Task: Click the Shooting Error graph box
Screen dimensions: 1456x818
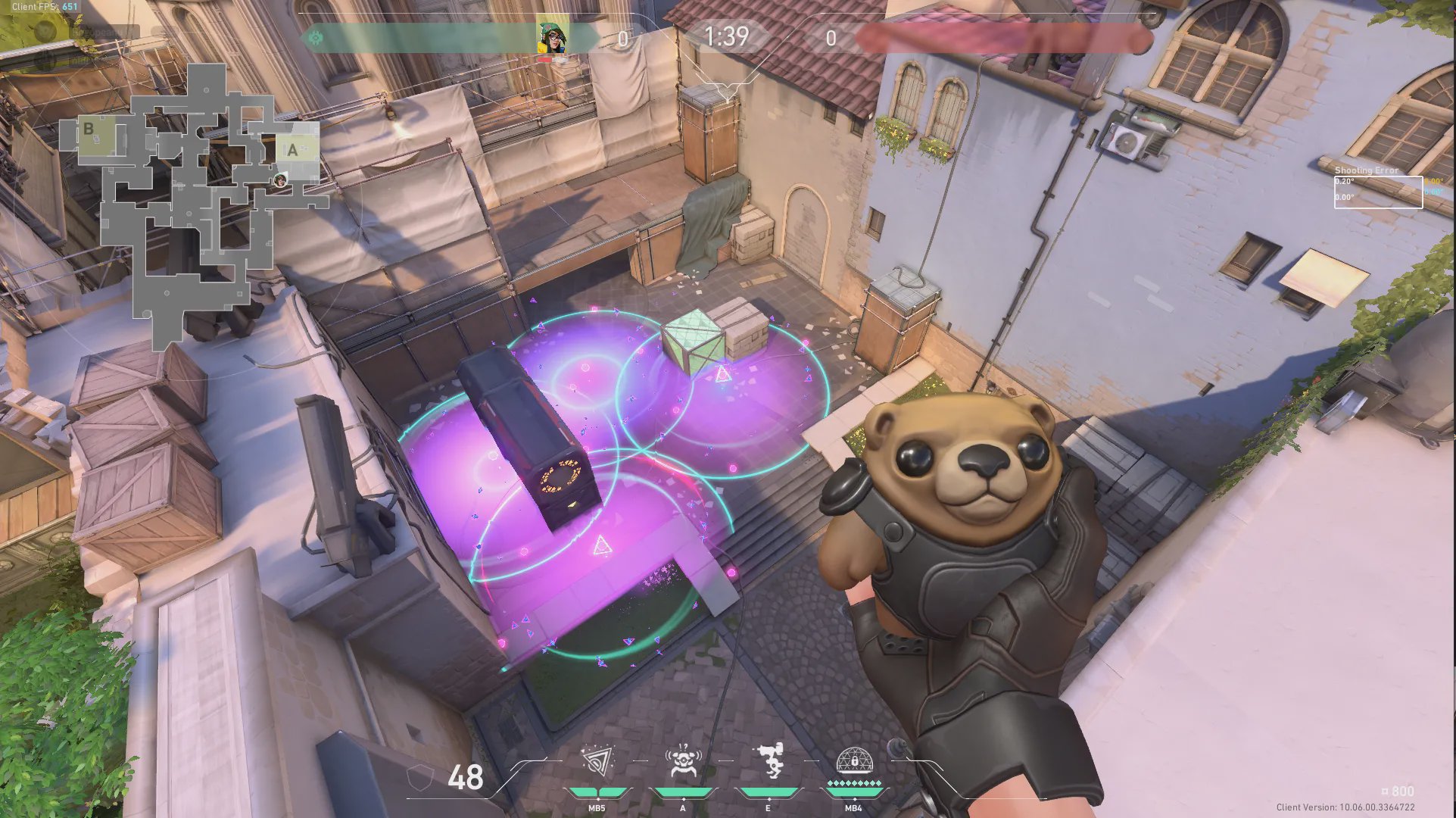Action: (1377, 191)
